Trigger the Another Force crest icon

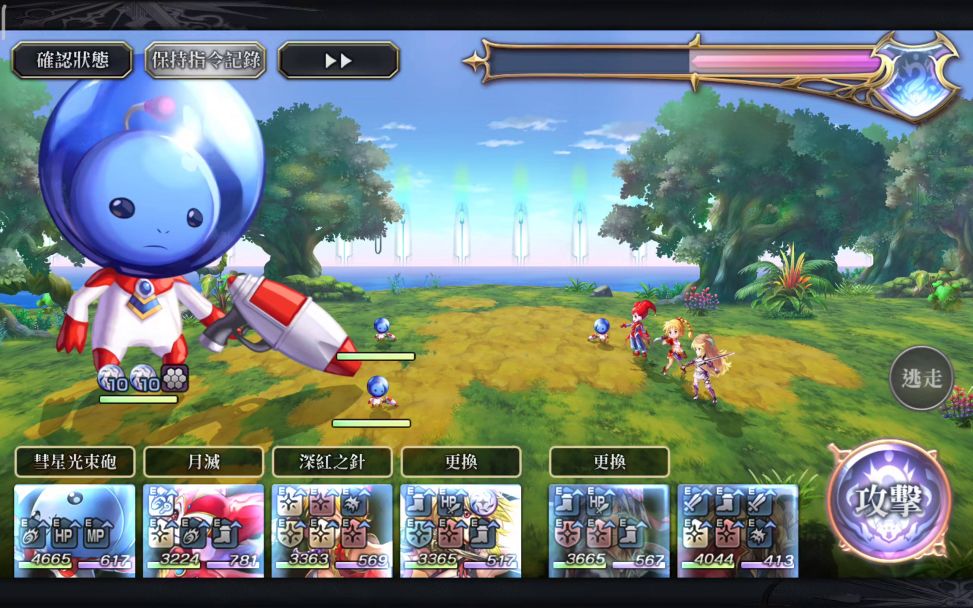coord(913,75)
